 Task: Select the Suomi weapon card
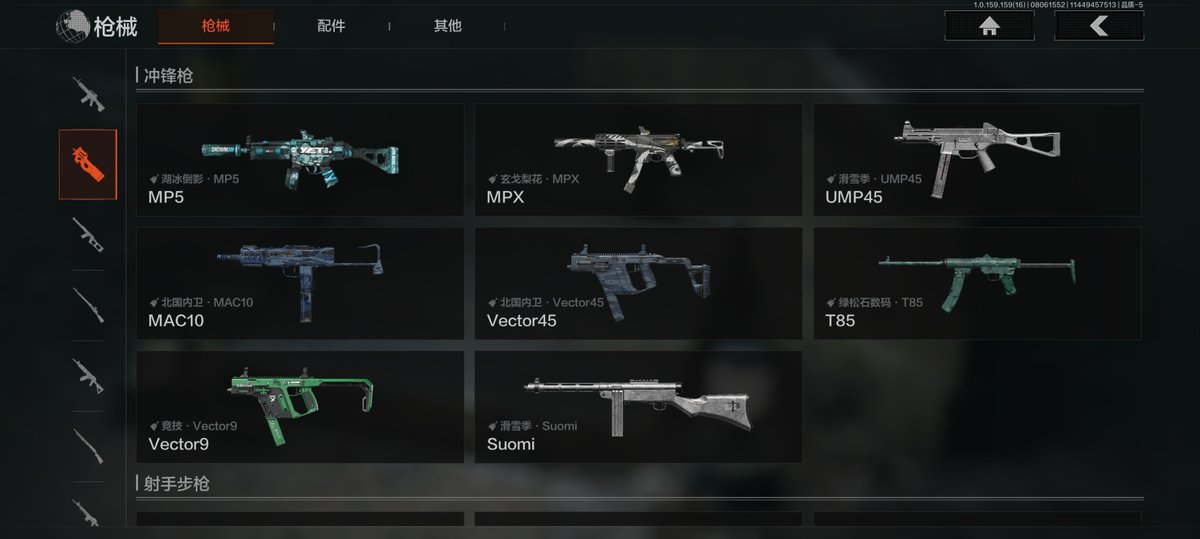[638, 406]
